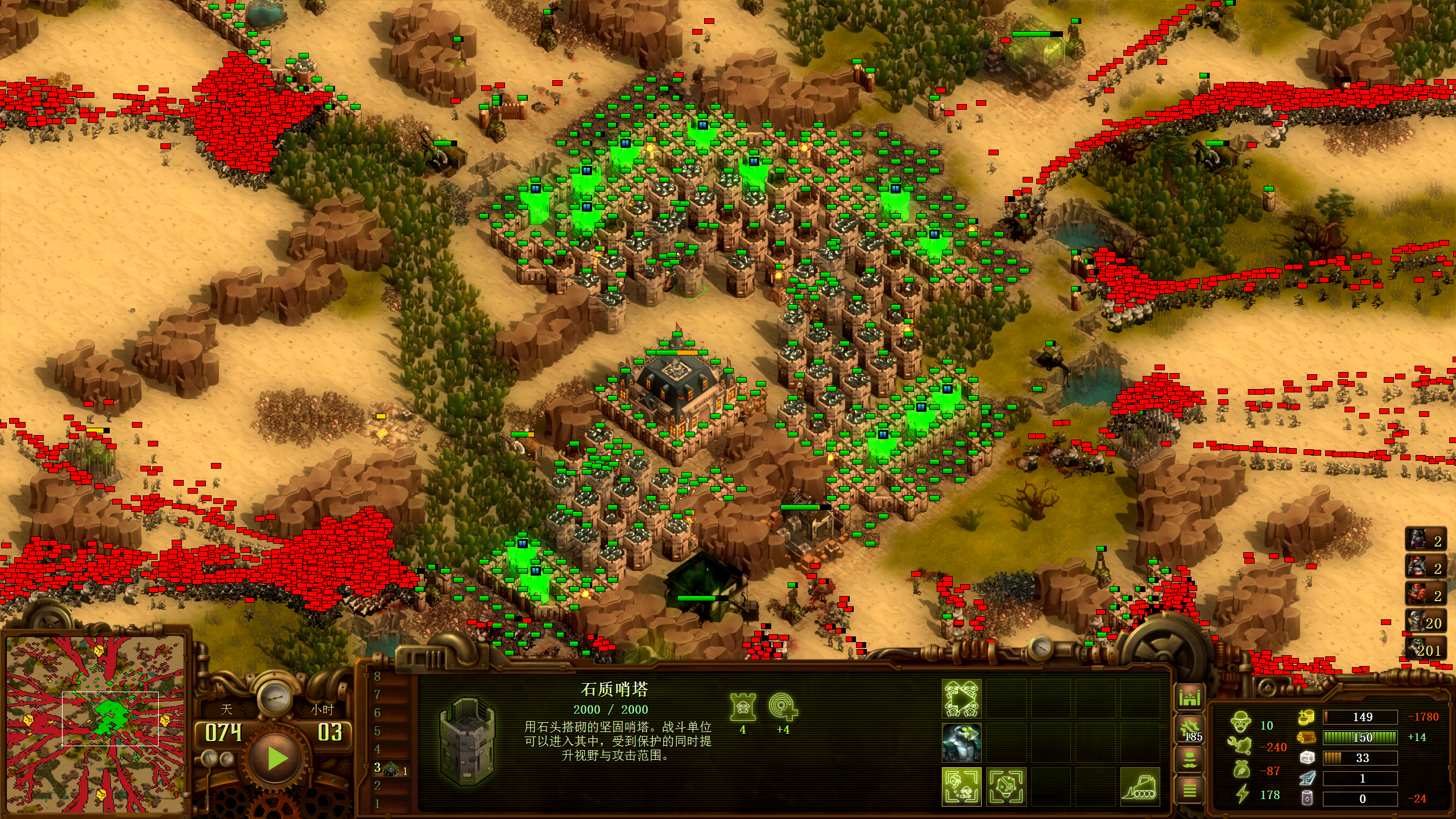Open the three-bar game menu button
Image resolution: width=1456 pixels, height=819 pixels.
1189,790
